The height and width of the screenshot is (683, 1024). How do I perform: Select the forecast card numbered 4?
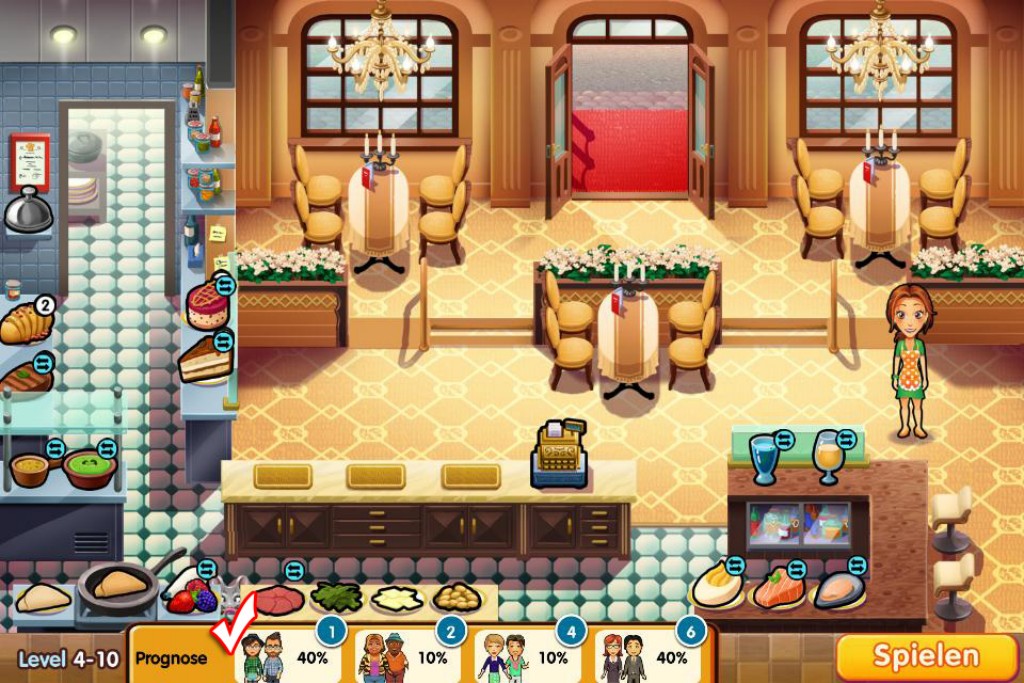coord(530,656)
